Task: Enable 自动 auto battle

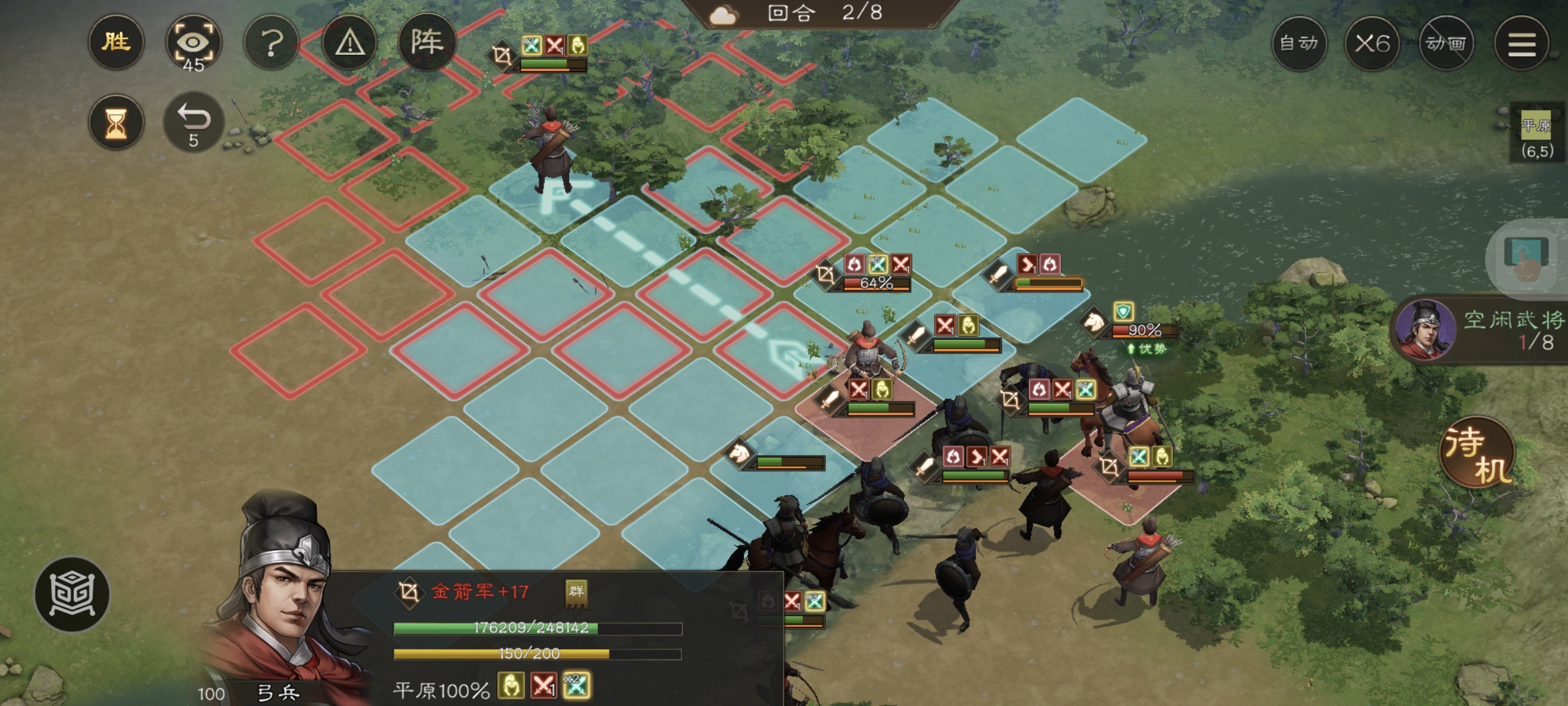Action: (1299, 44)
